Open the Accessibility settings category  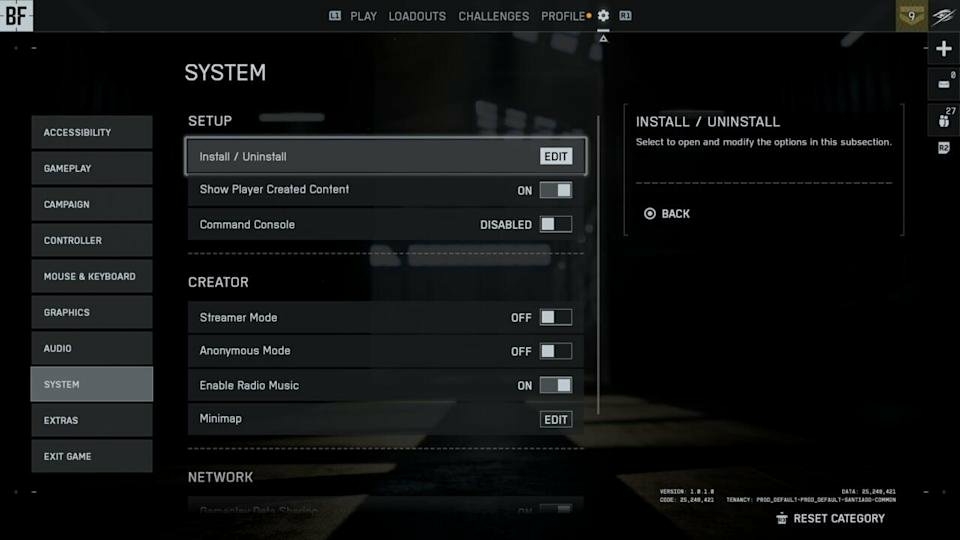coord(91,132)
